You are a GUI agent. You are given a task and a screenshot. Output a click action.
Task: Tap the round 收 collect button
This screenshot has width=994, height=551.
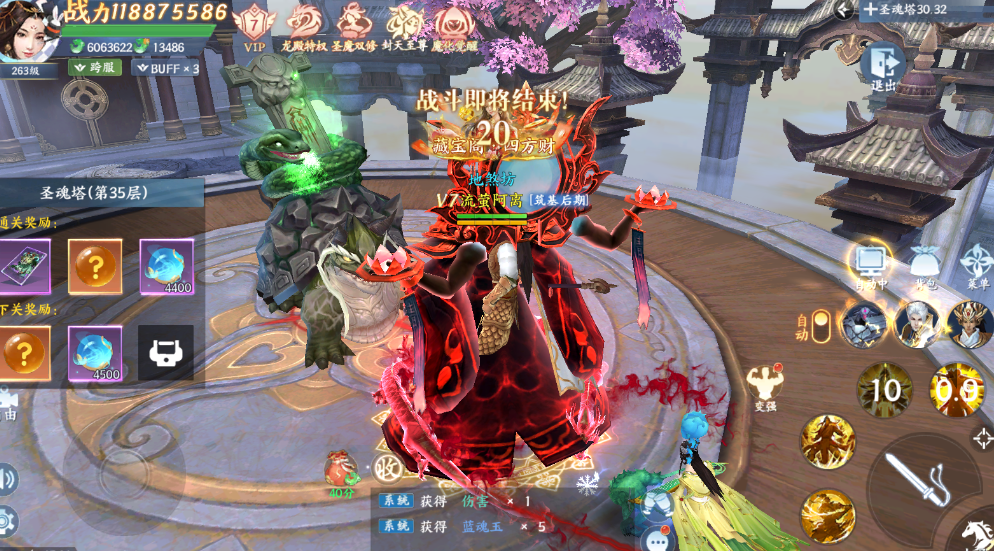coord(390,467)
